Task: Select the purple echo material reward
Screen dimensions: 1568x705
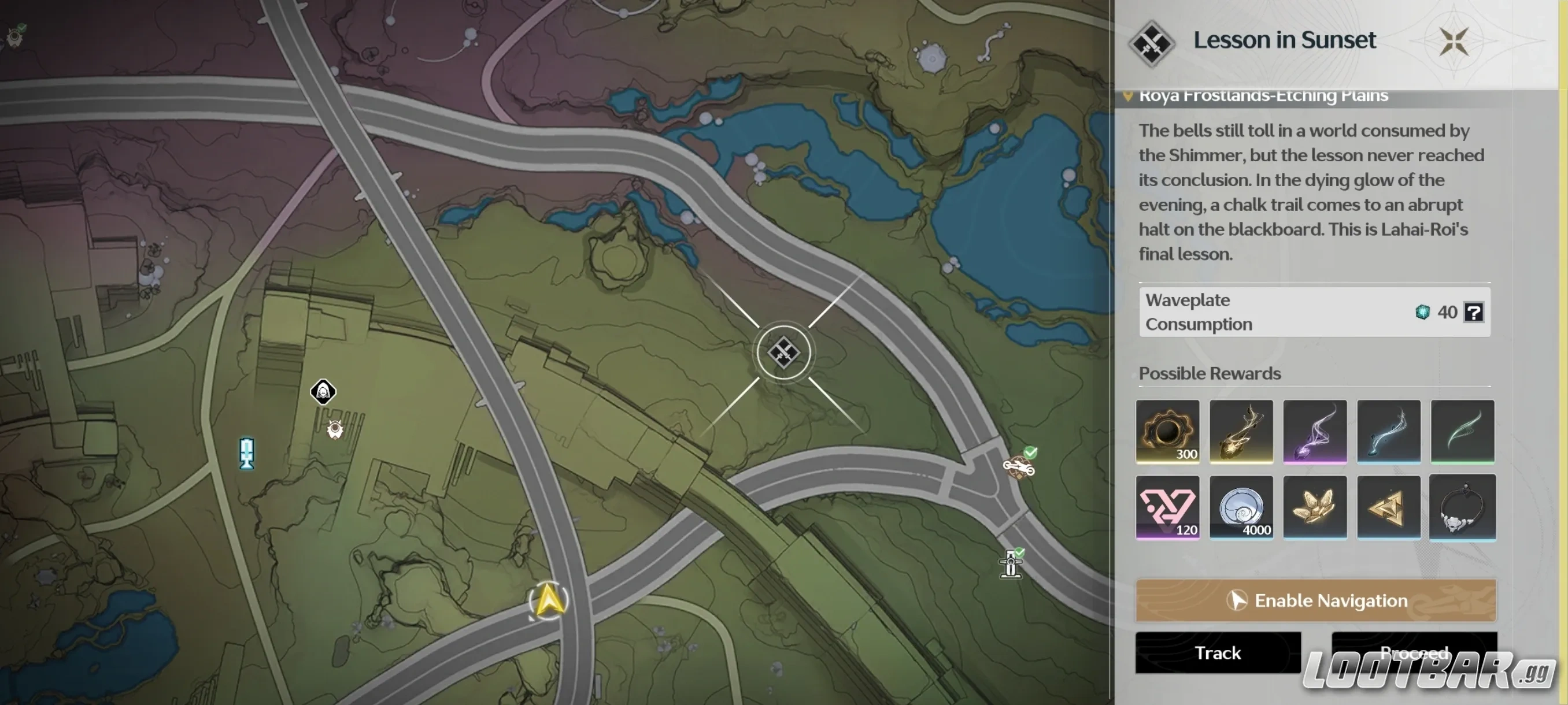Action: tap(1315, 432)
